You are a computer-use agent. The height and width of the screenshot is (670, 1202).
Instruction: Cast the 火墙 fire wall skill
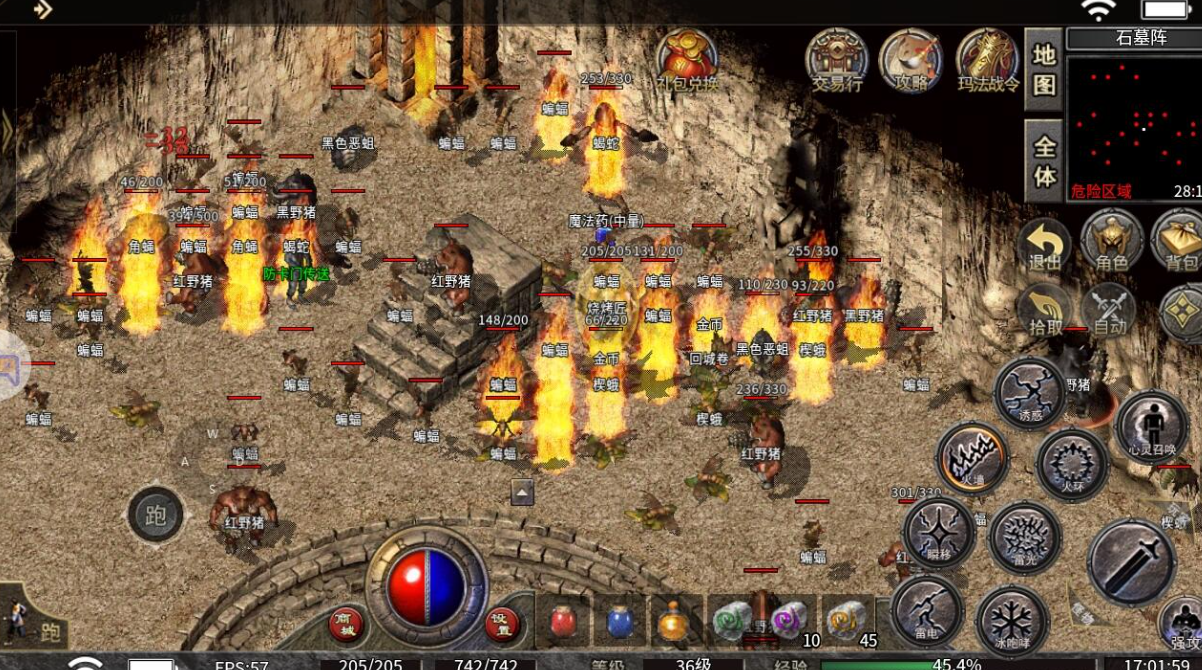pos(971,458)
